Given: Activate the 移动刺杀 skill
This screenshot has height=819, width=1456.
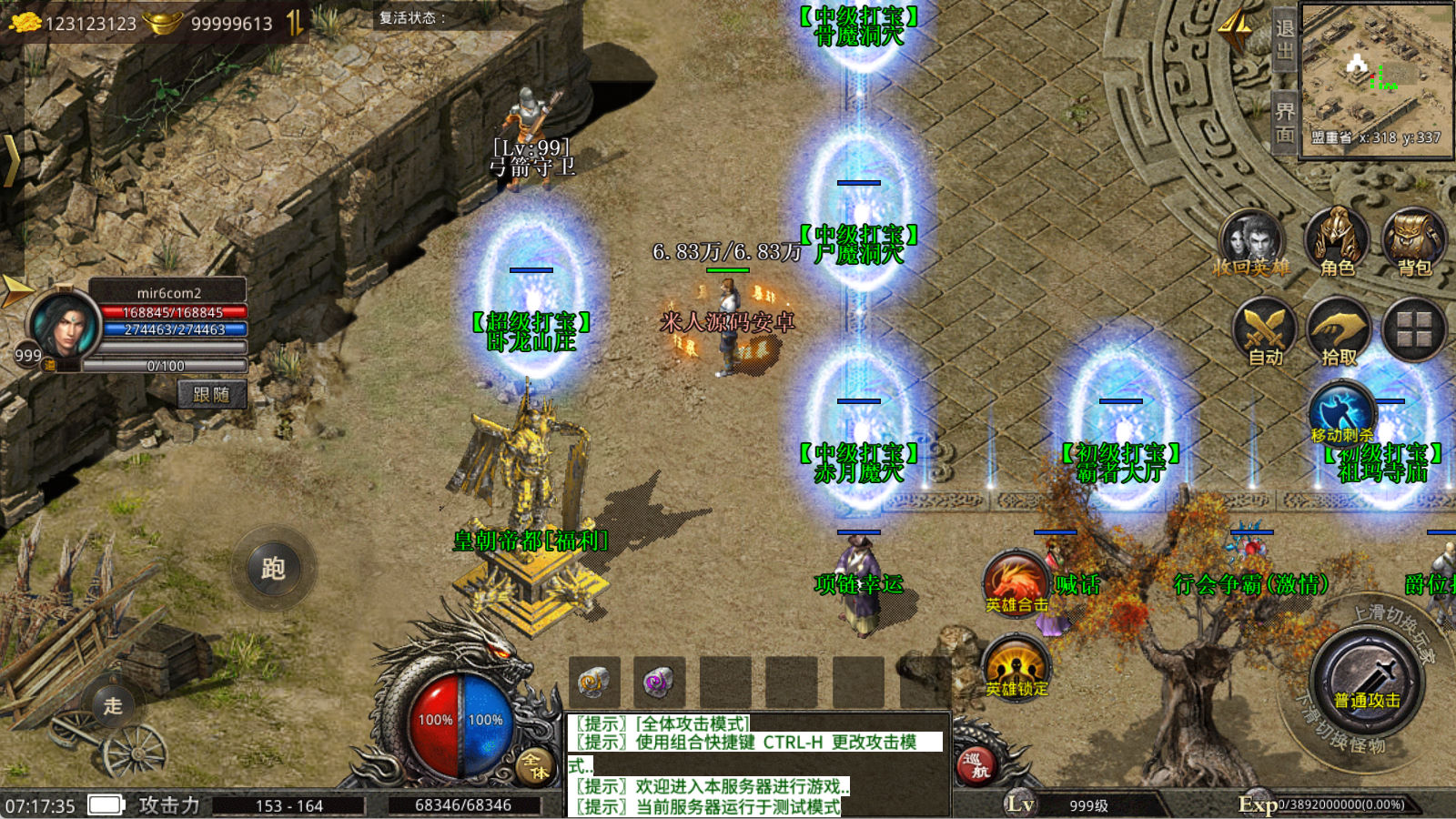Looking at the screenshot, I should (x=1341, y=410).
